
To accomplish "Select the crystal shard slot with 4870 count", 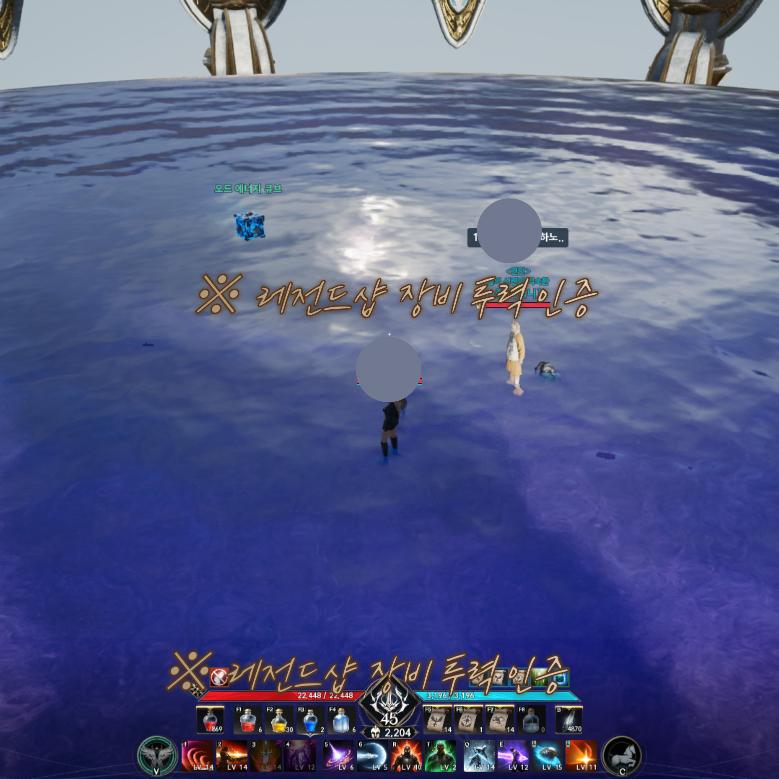I will [569, 719].
